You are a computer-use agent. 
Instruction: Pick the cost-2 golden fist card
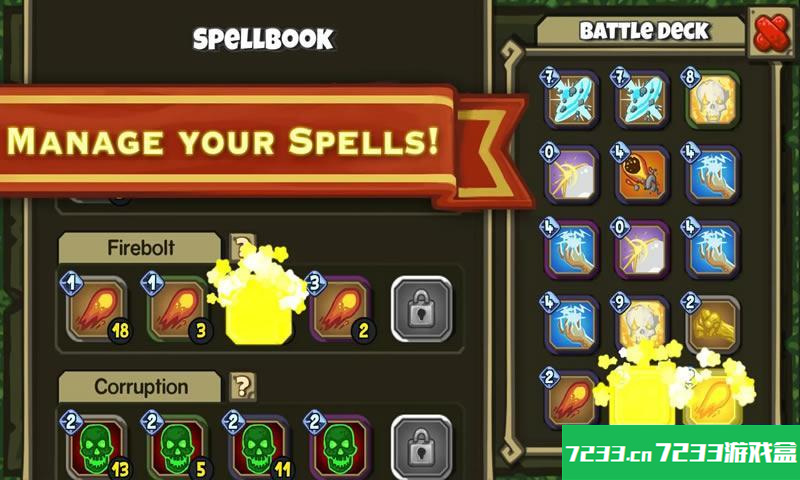click(x=712, y=322)
